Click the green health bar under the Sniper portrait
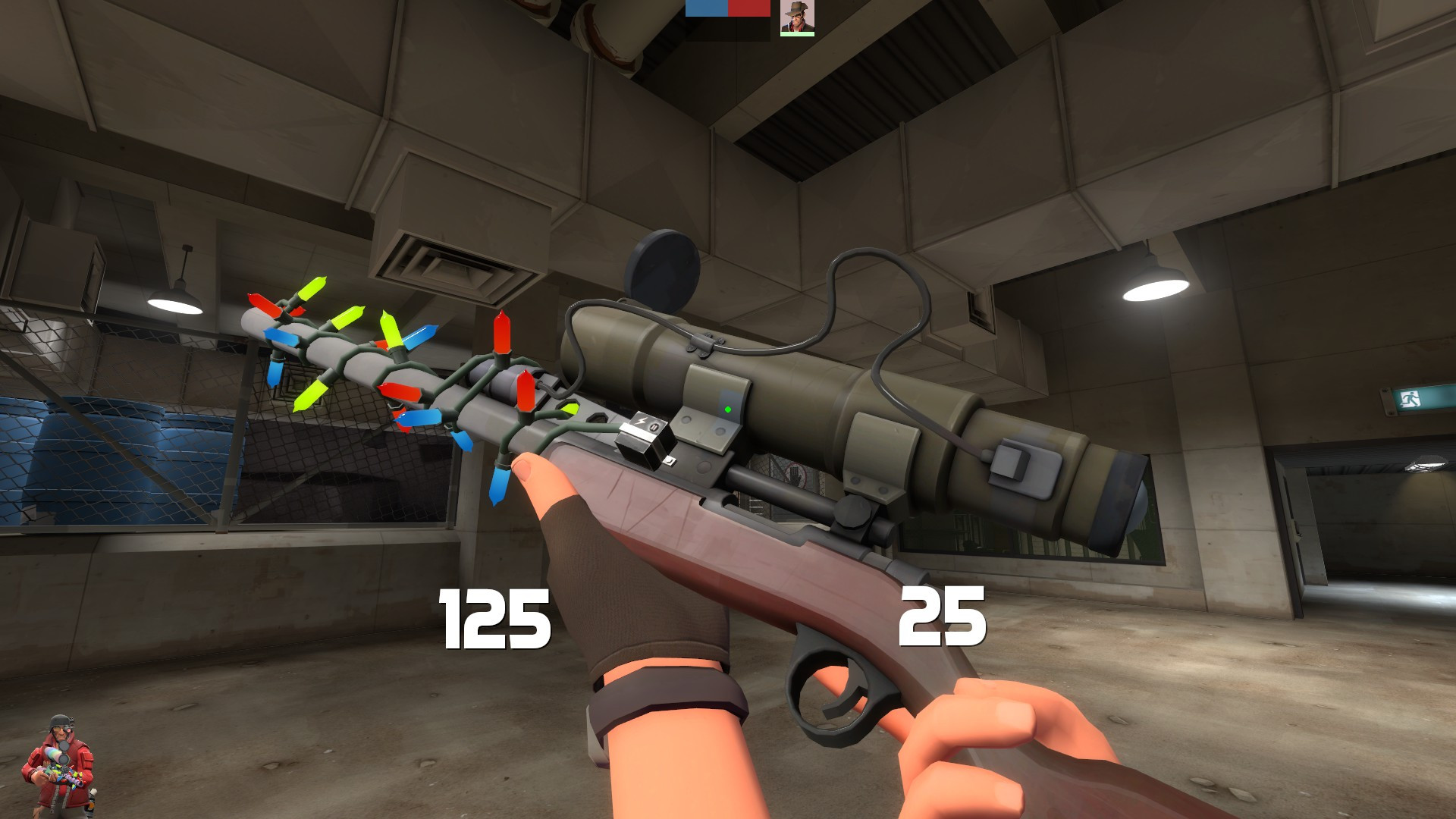 pyautogui.click(x=797, y=36)
